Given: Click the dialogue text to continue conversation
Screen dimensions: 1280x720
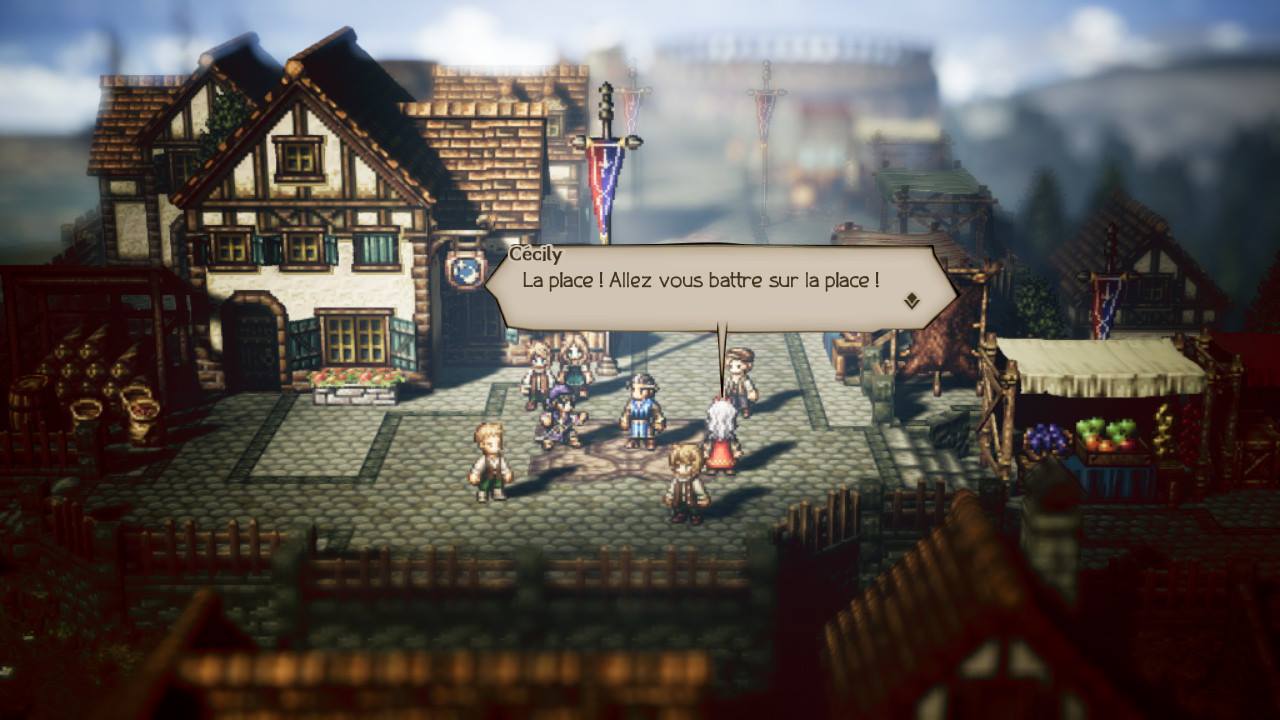Looking at the screenshot, I should click(x=700, y=283).
